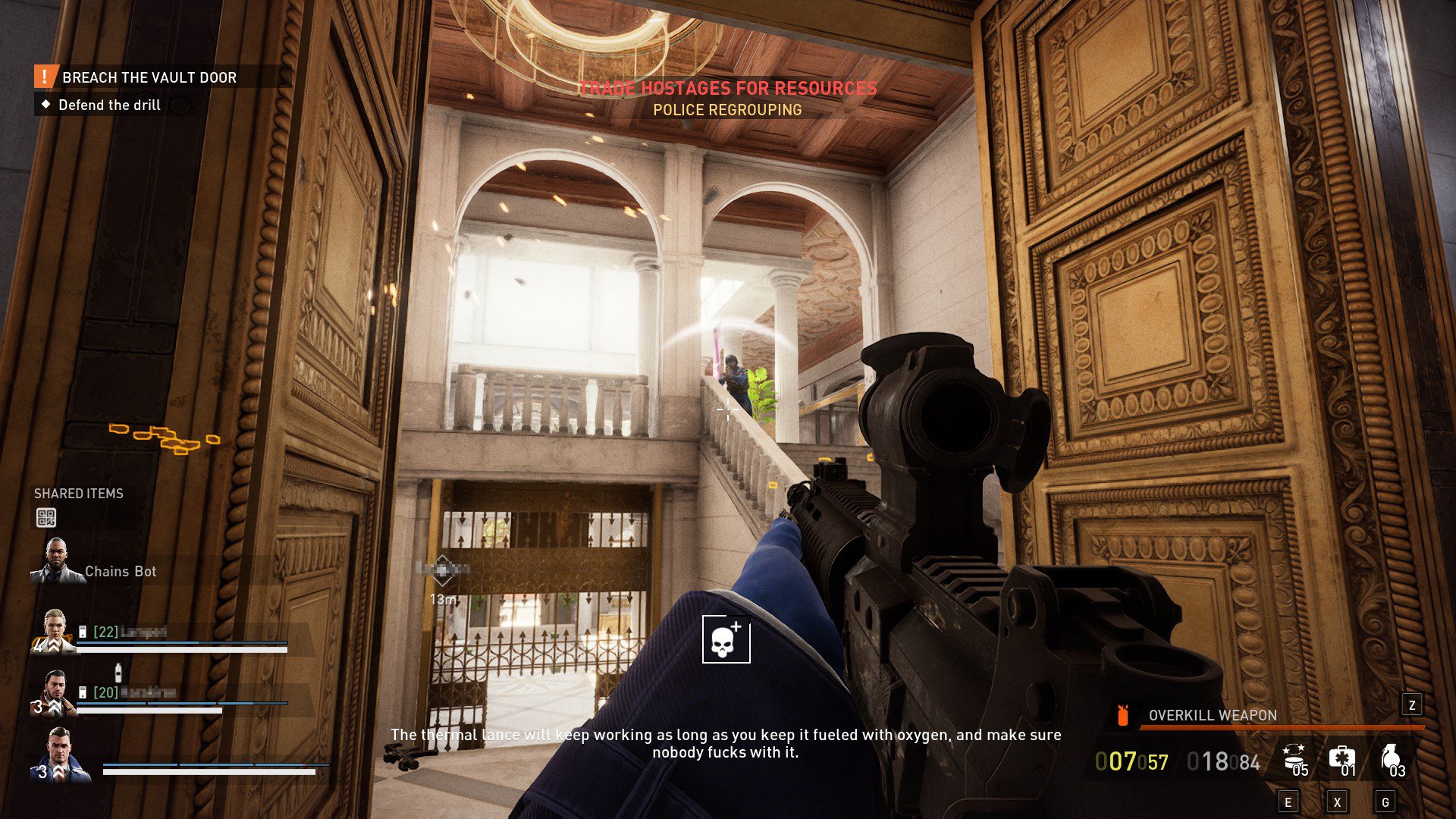Click the Chains Bot portrait
The height and width of the screenshot is (819, 1456).
pyautogui.click(x=56, y=562)
